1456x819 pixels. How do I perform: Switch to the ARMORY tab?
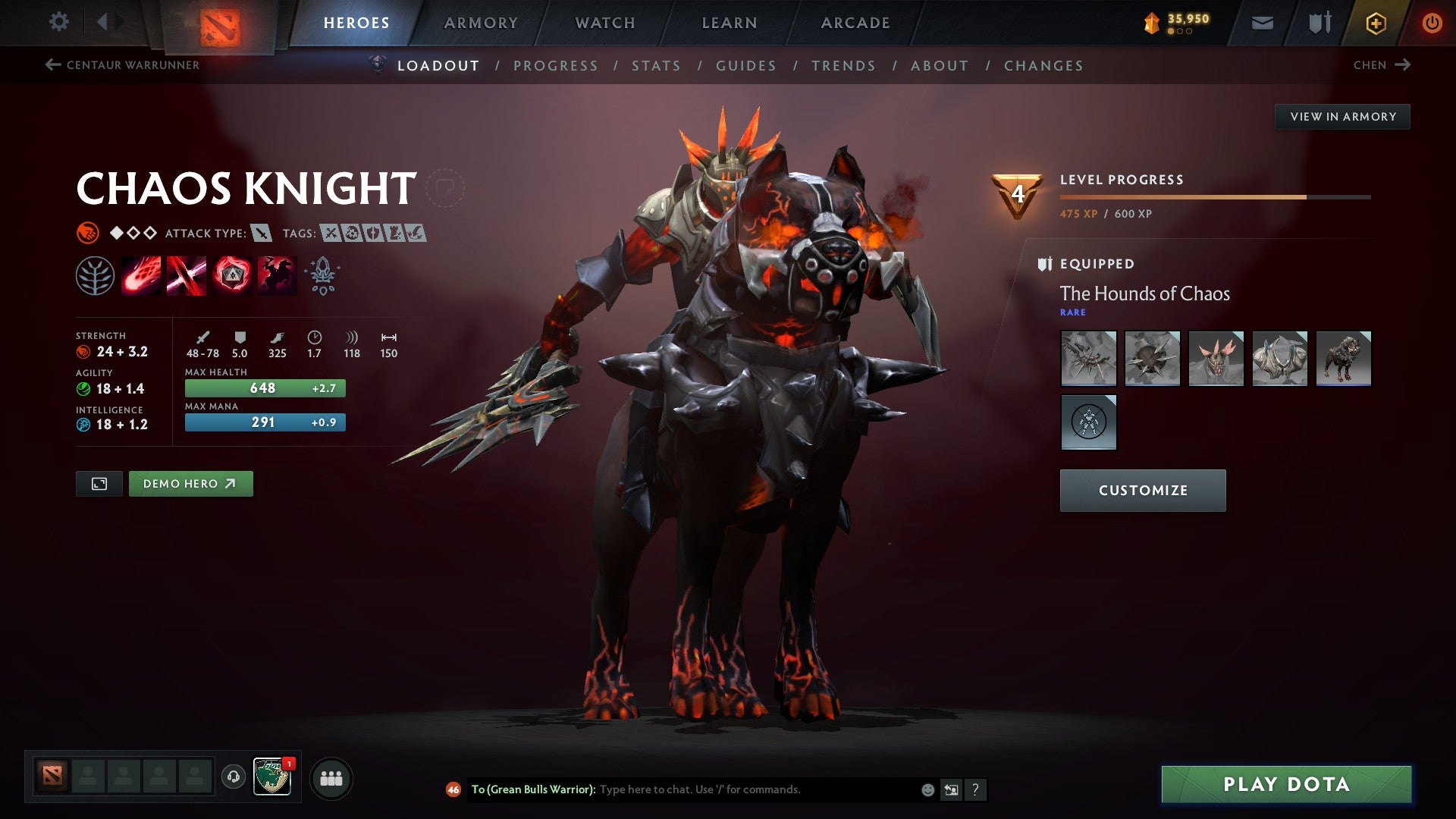pyautogui.click(x=482, y=22)
